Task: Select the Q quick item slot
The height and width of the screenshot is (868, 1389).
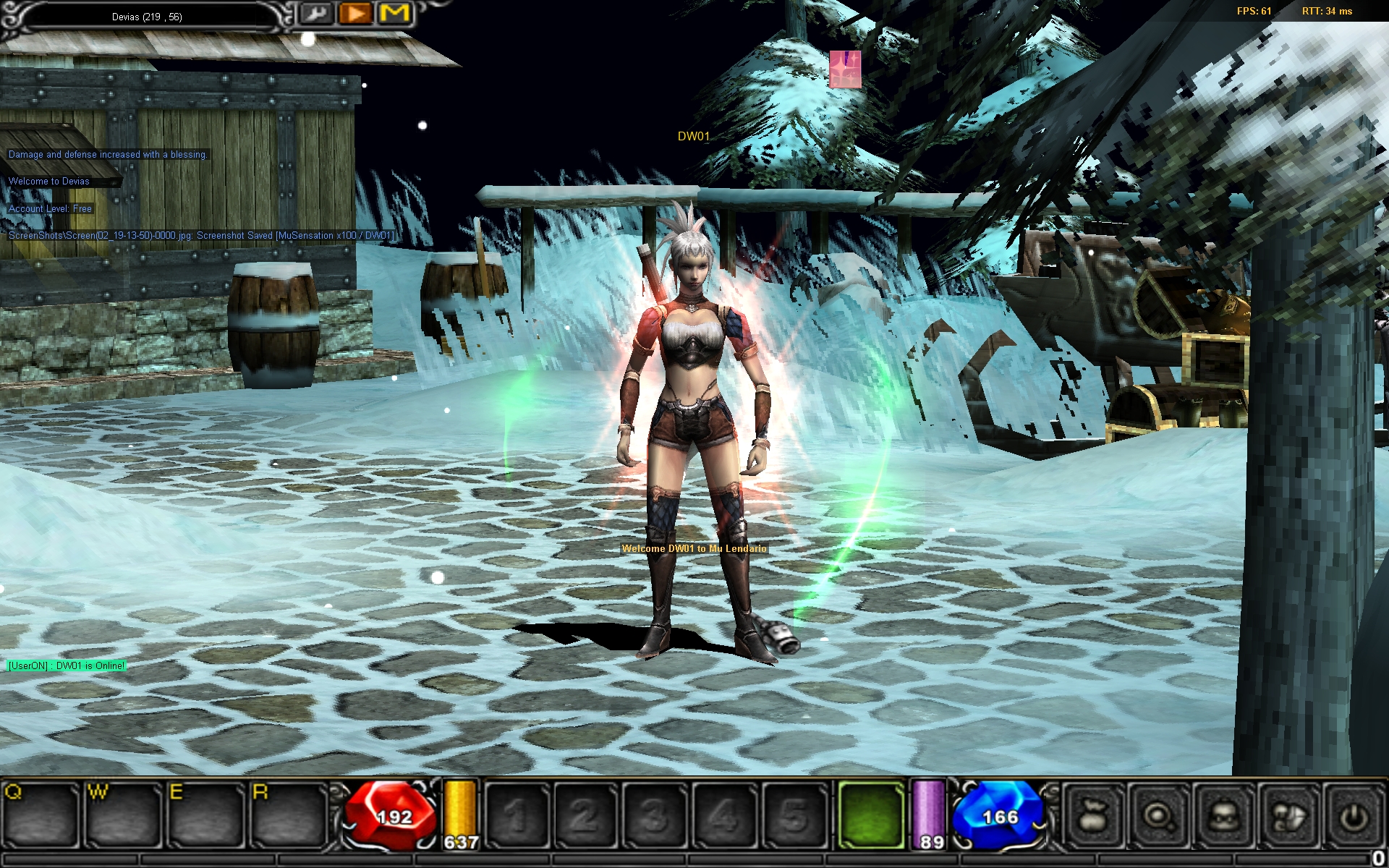Action: click(x=41, y=815)
